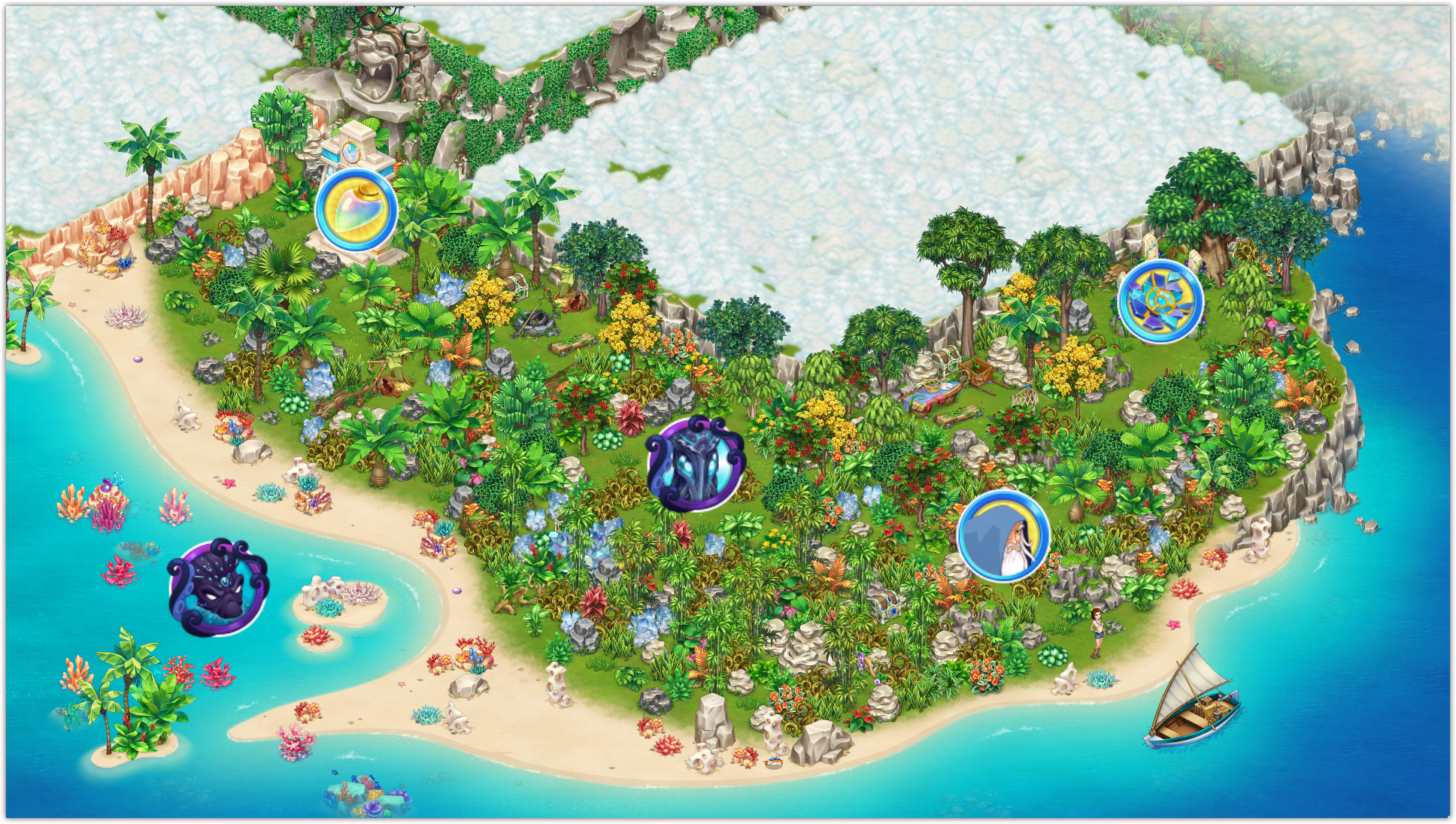Select the dark sea monster marker

coord(217,588)
